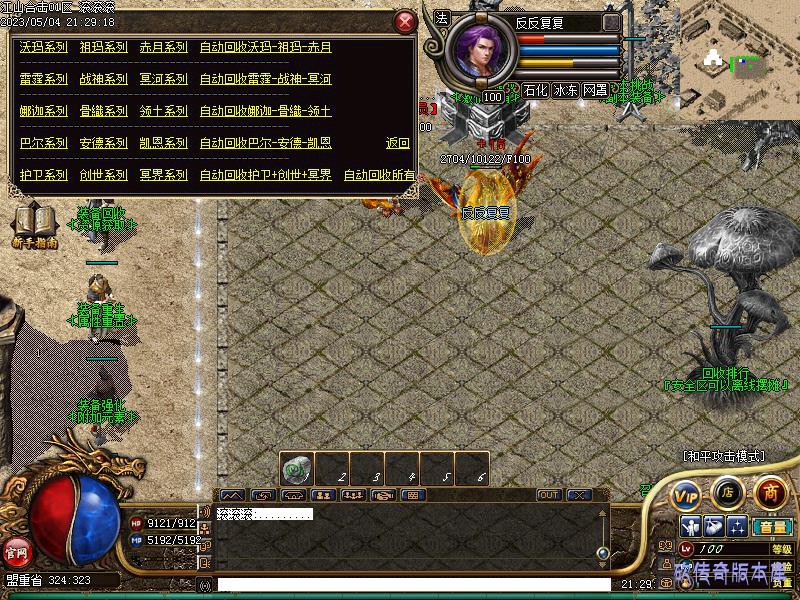Viewport: 800px width, 600px height.
Task: Open the 沃玛系列 recycle option
Action: point(44,47)
